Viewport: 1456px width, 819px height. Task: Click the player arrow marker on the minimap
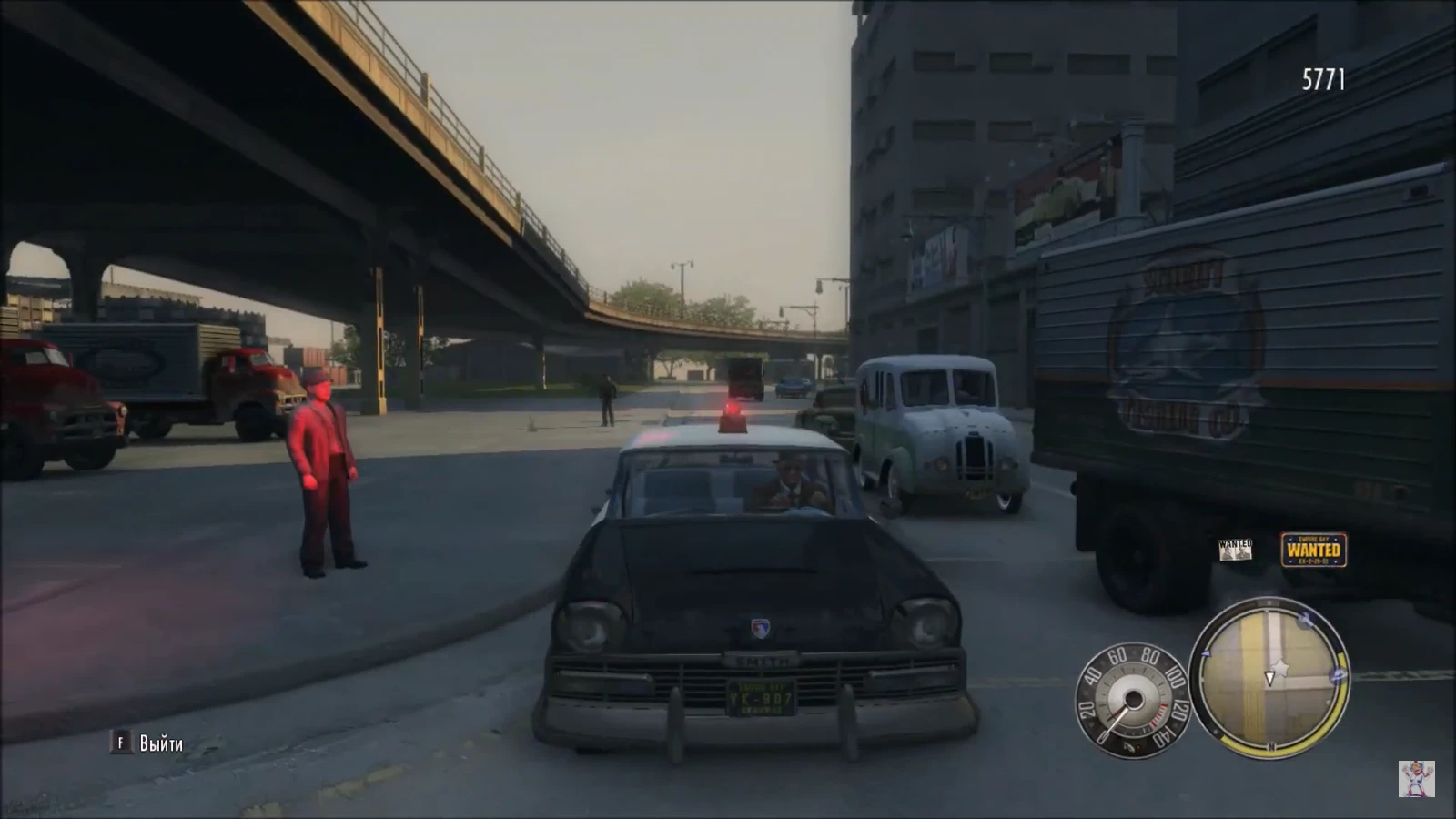[1269, 677]
